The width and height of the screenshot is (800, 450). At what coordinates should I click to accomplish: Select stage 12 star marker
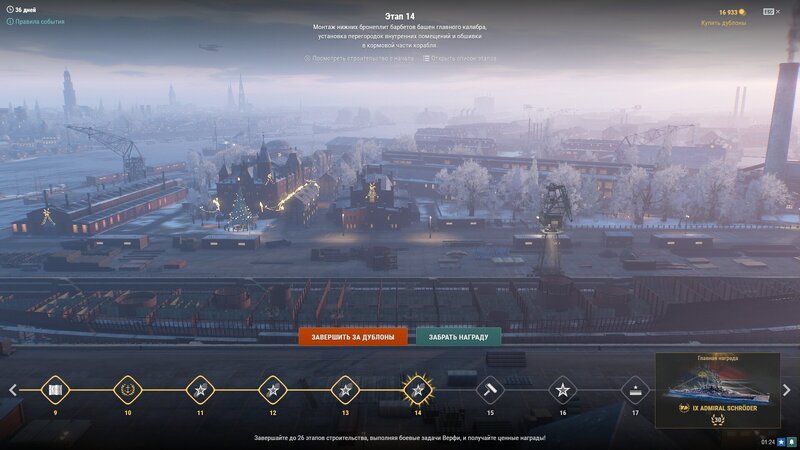click(x=272, y=389)
